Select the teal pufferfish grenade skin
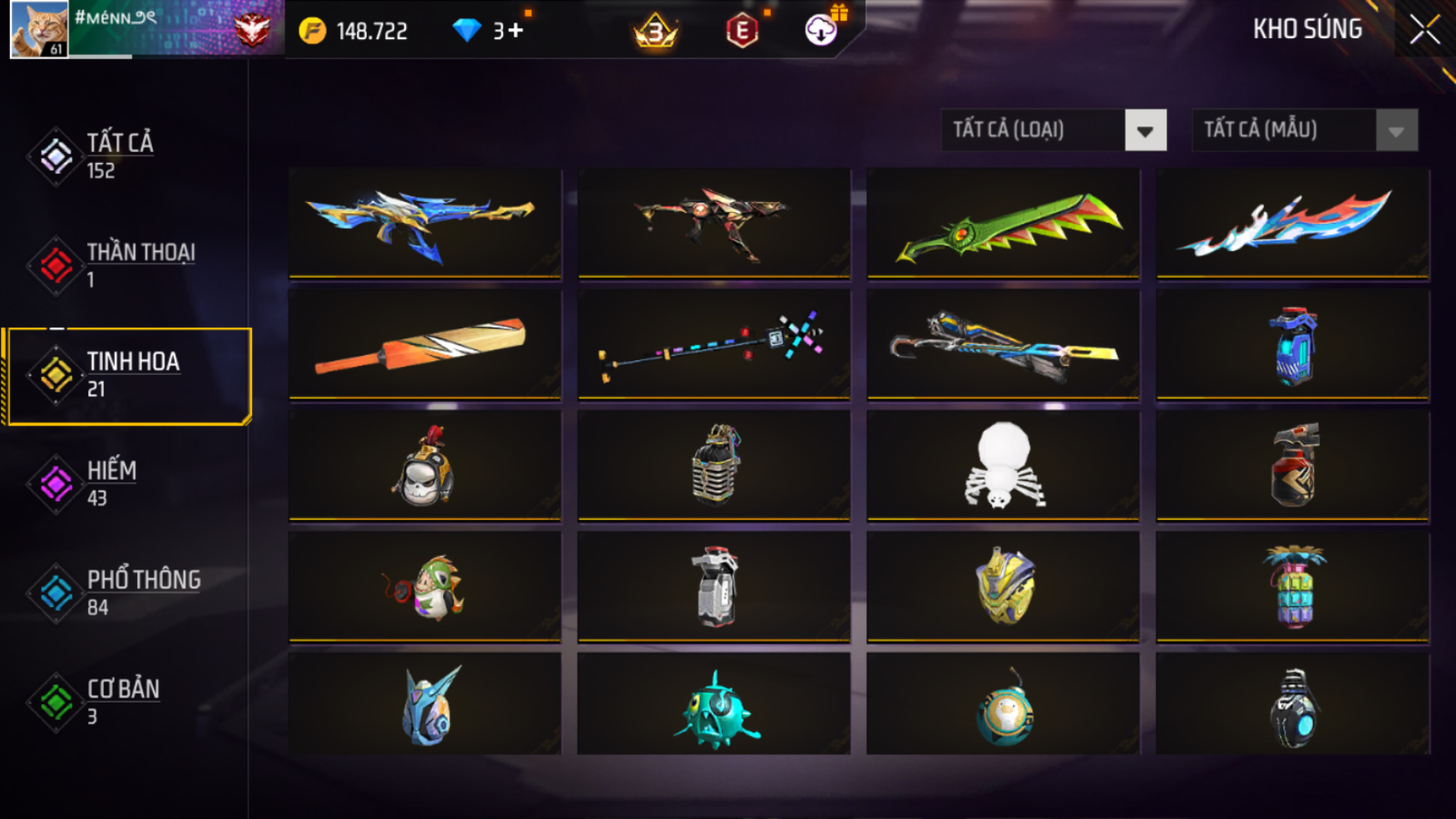 [x=713, y=706]
